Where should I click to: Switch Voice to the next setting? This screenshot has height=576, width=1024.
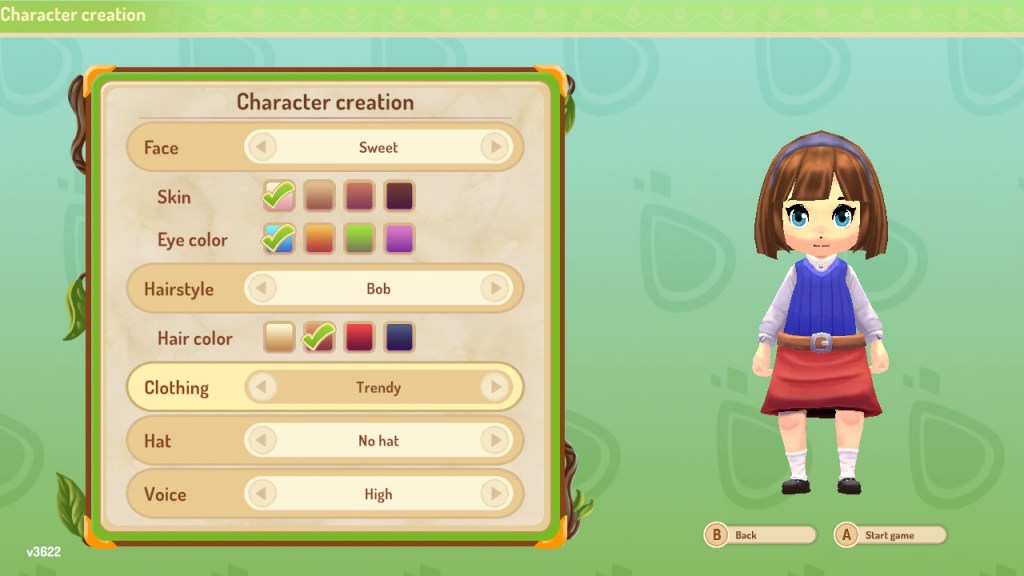494,493
